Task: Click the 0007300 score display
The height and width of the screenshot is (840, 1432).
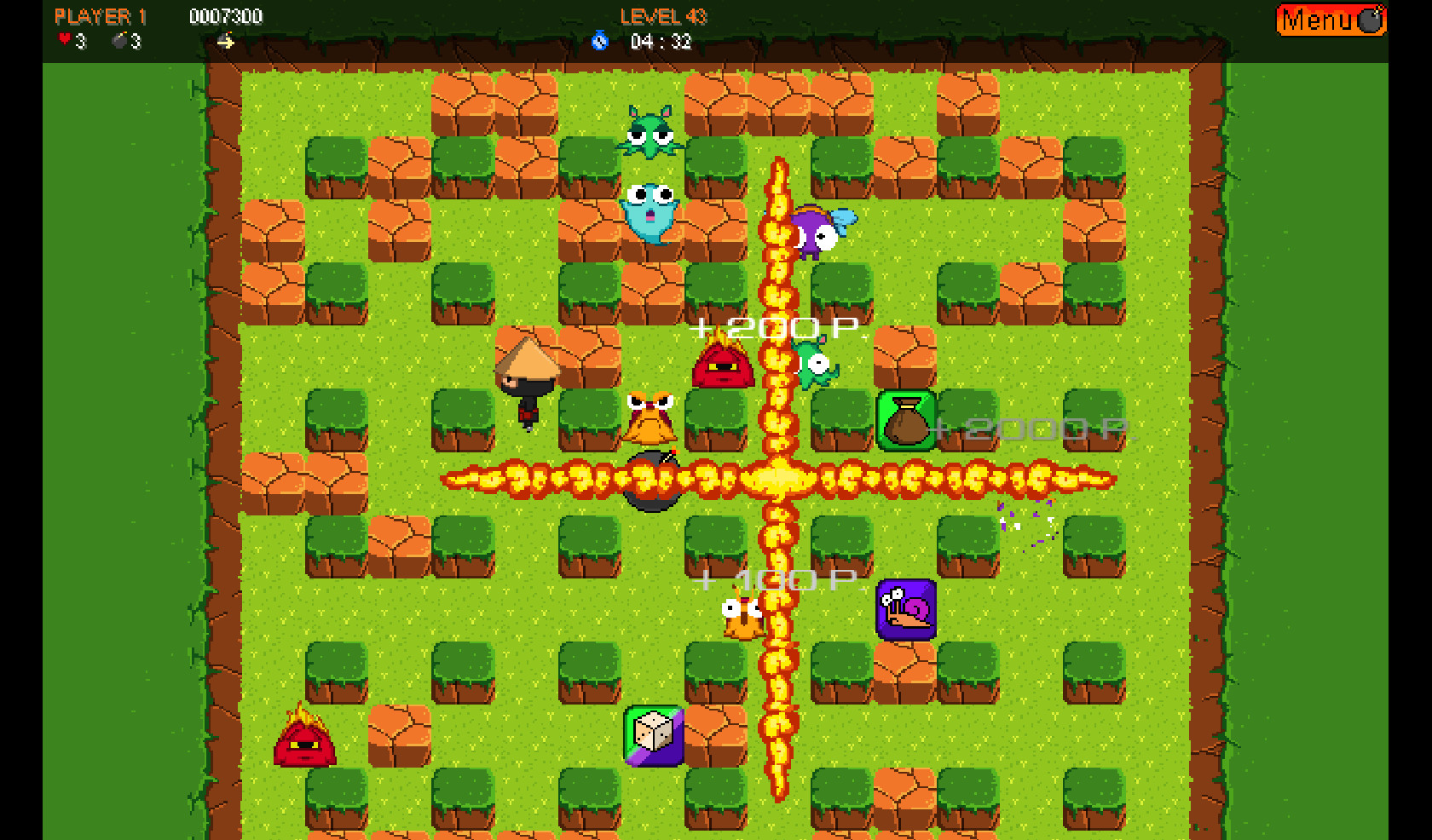Action: coord(226,15)
